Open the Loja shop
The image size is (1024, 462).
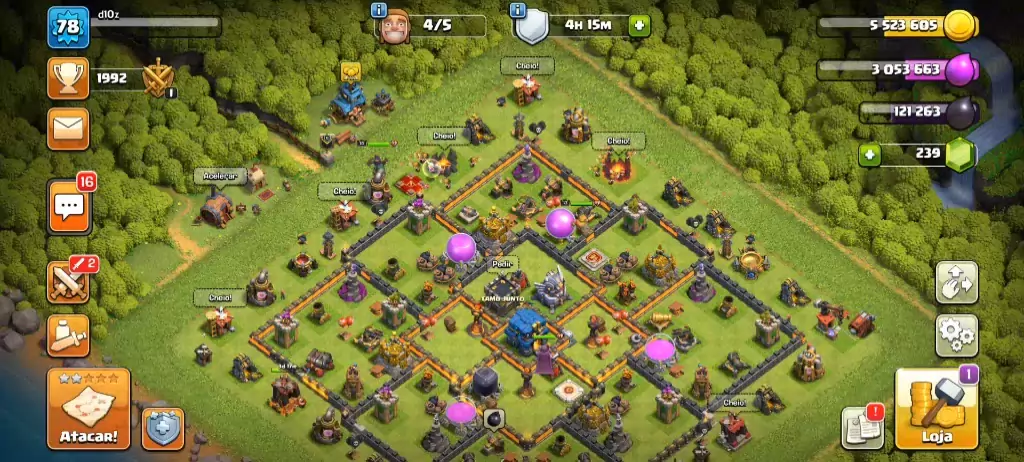(x=936, y=409)
